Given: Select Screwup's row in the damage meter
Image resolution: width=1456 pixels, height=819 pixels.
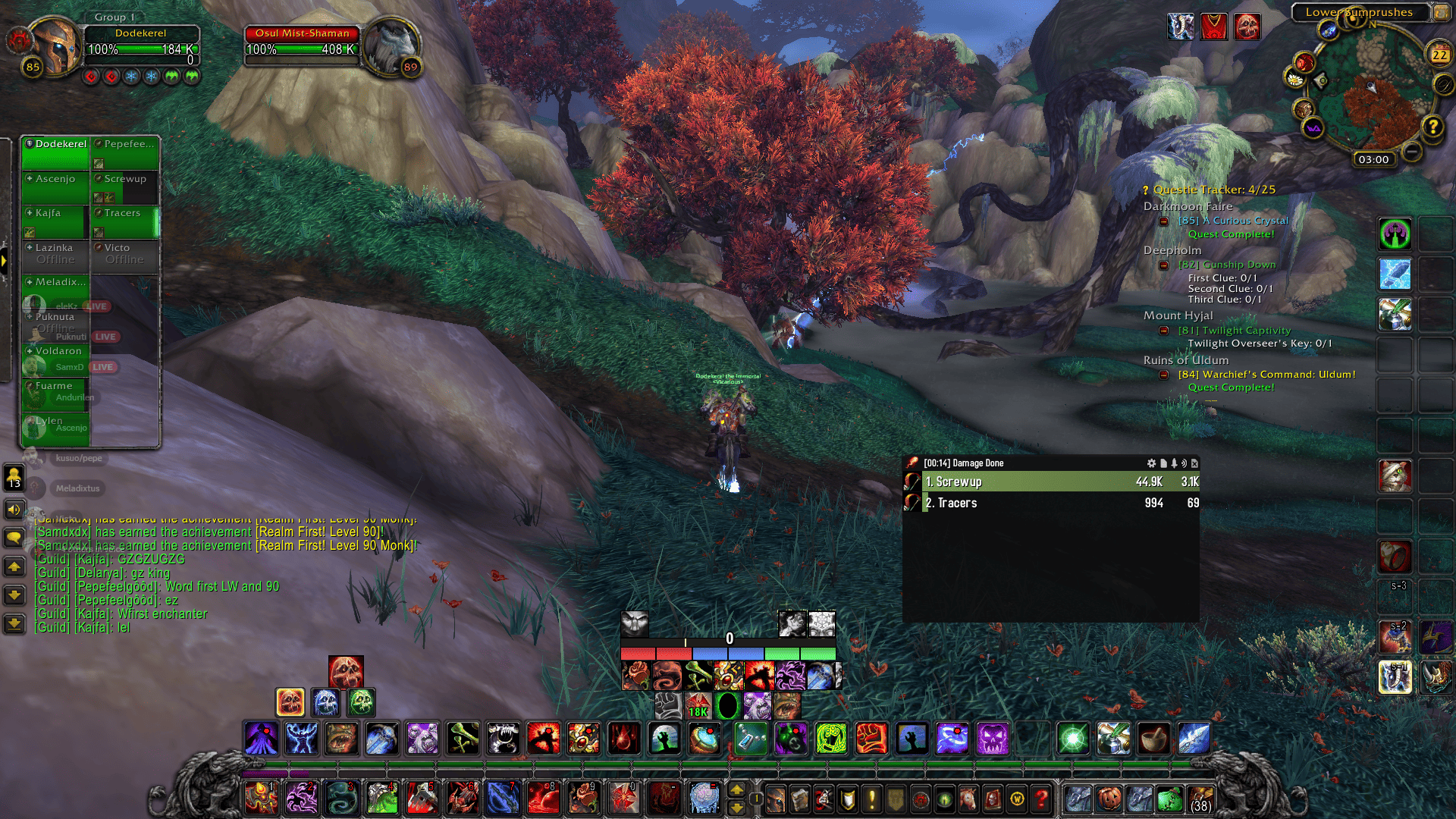Looking at the screenshot, I should coord(1060,482).
